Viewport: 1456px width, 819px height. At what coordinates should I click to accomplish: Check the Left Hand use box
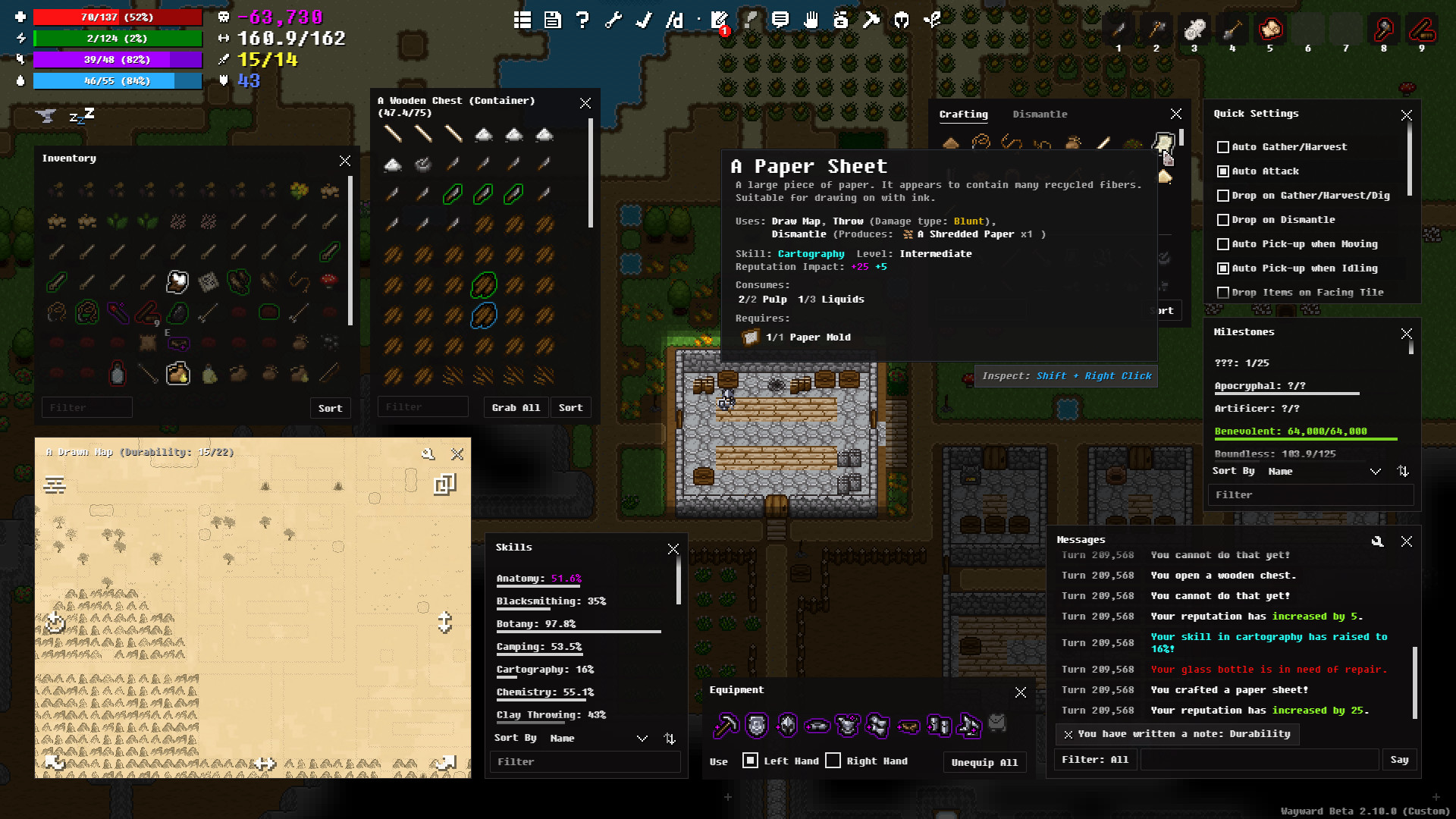pos(750,761)
